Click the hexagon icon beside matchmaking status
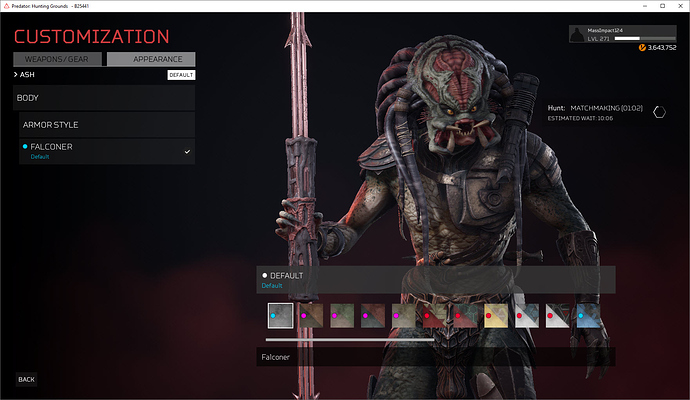 tap(659, 112)
